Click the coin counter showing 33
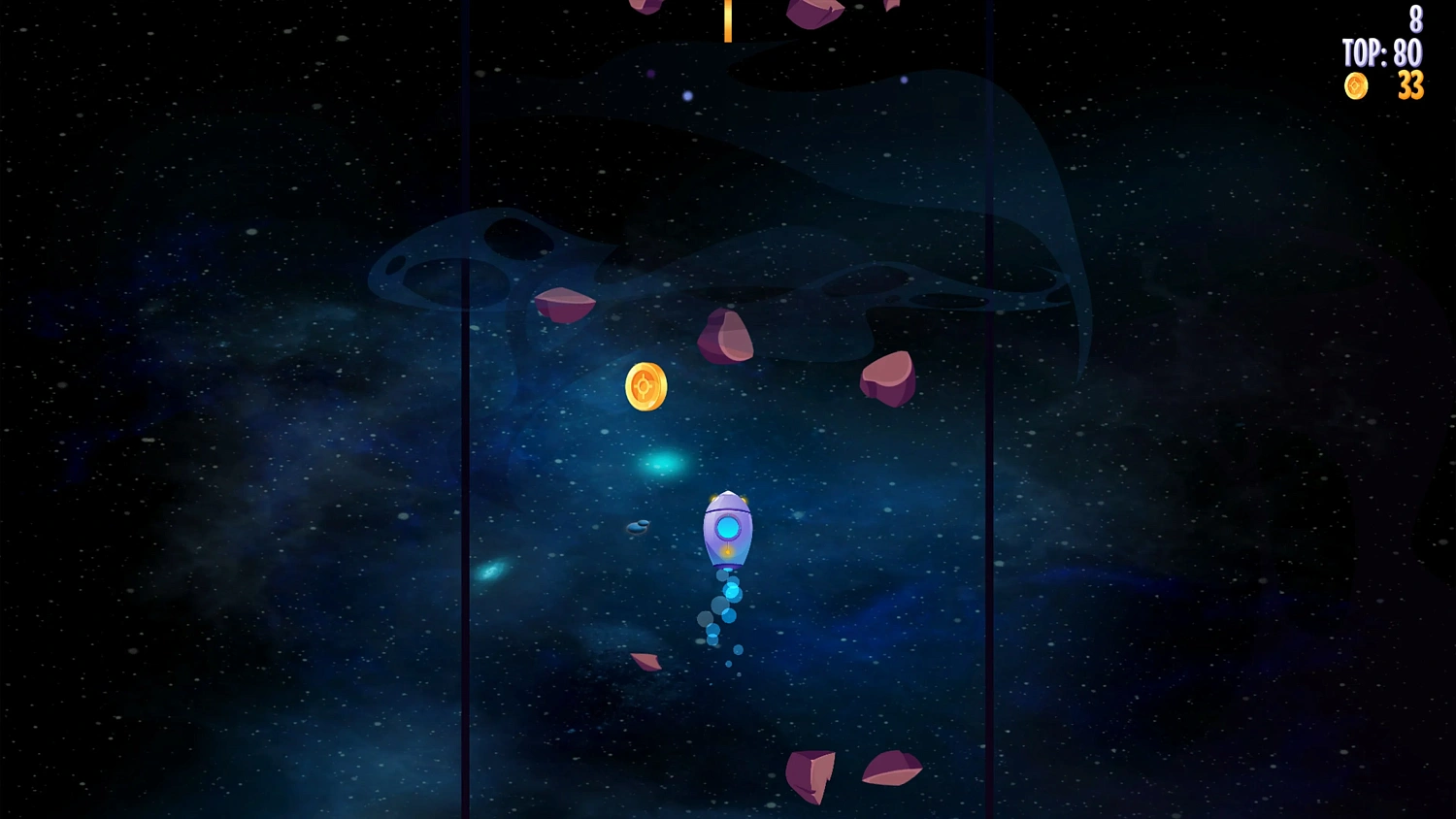Screen dimensions: 1456x819 [1409, 87]
